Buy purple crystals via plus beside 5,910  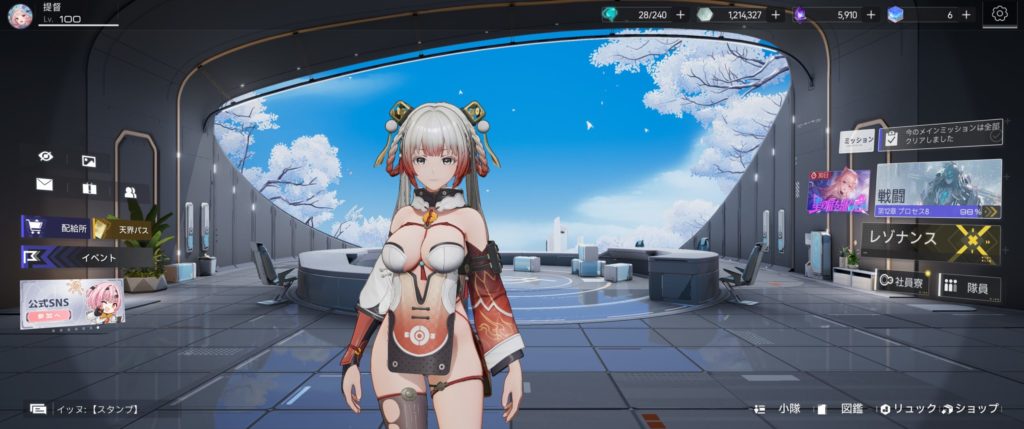[x=870, y=14]
